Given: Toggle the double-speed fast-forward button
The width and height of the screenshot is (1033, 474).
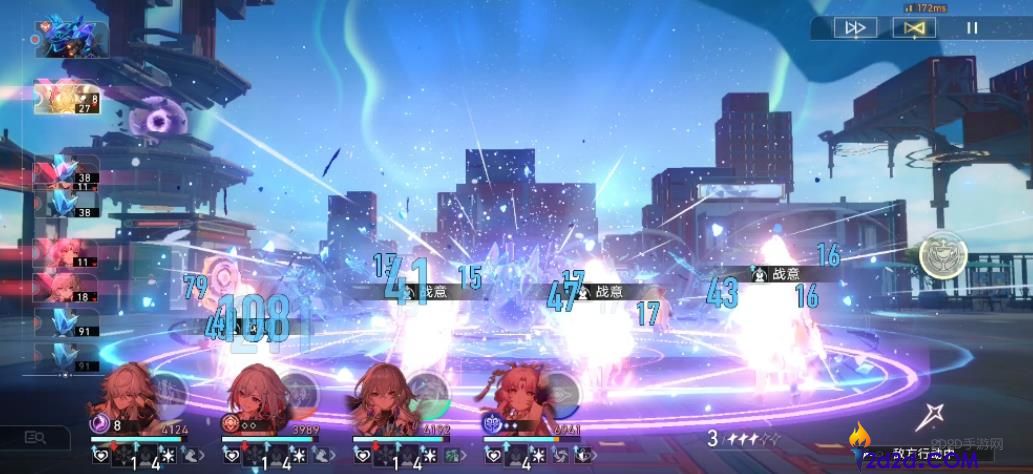Looking at the screenshot, I should pos(855,28).
